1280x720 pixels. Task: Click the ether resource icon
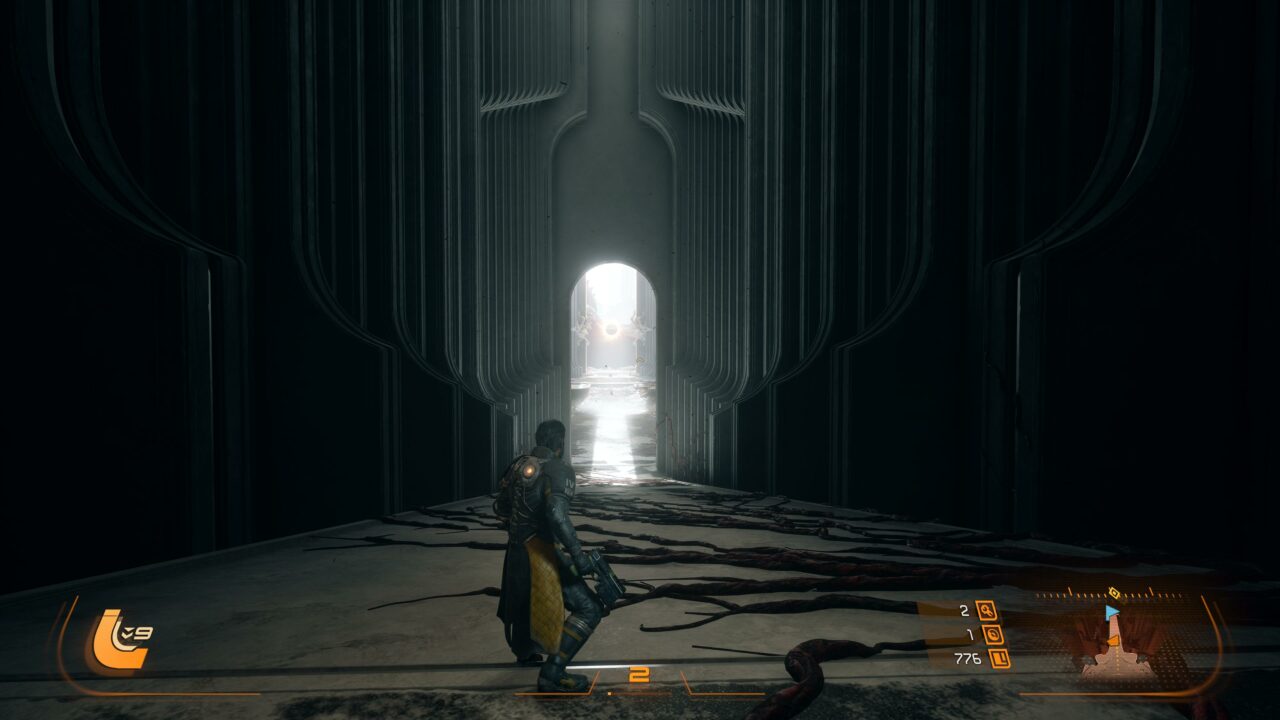(x=993, y=634)
